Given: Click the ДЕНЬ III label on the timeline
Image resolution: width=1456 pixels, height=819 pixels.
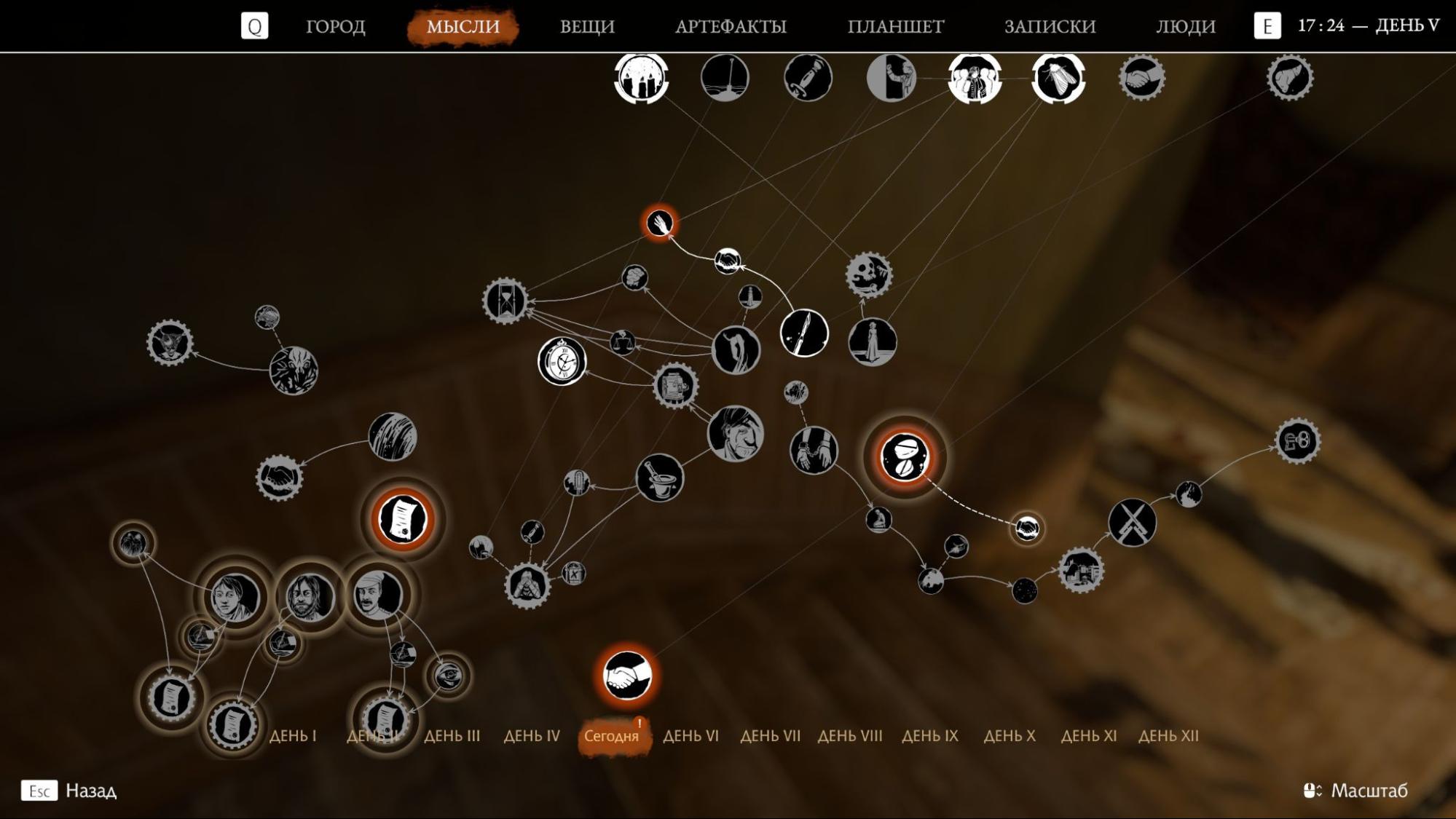Looking at the screenshot, I should pyautogui.click(x=452, y=736).
